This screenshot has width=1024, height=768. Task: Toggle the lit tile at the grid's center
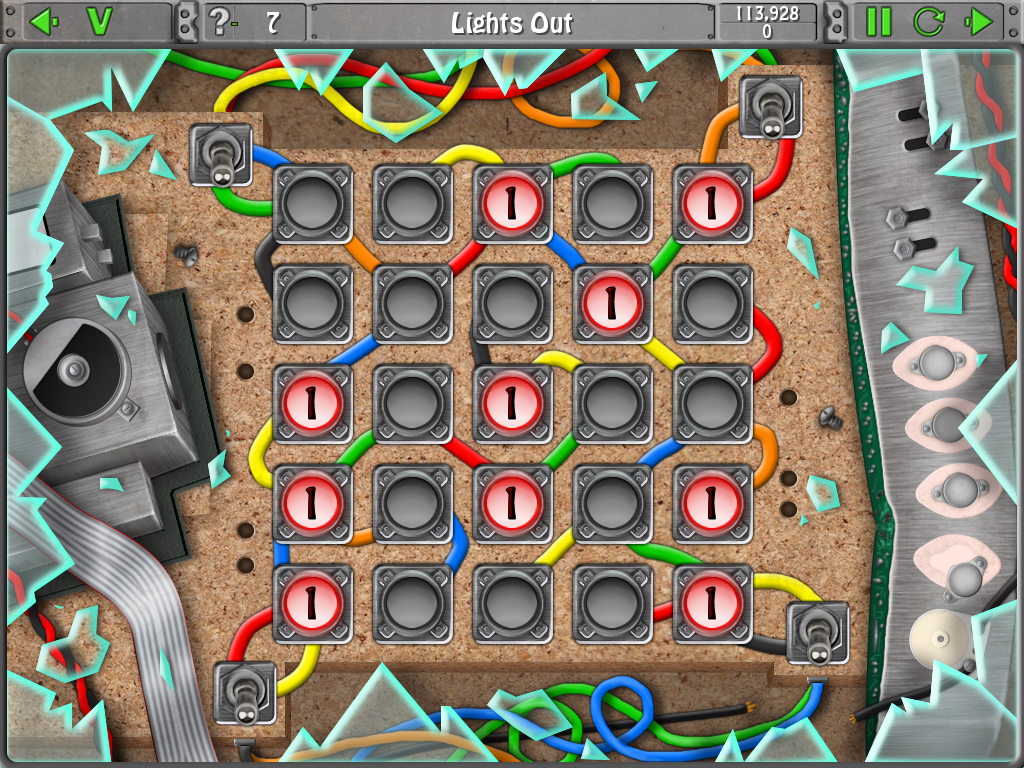[x=512, y=404]
